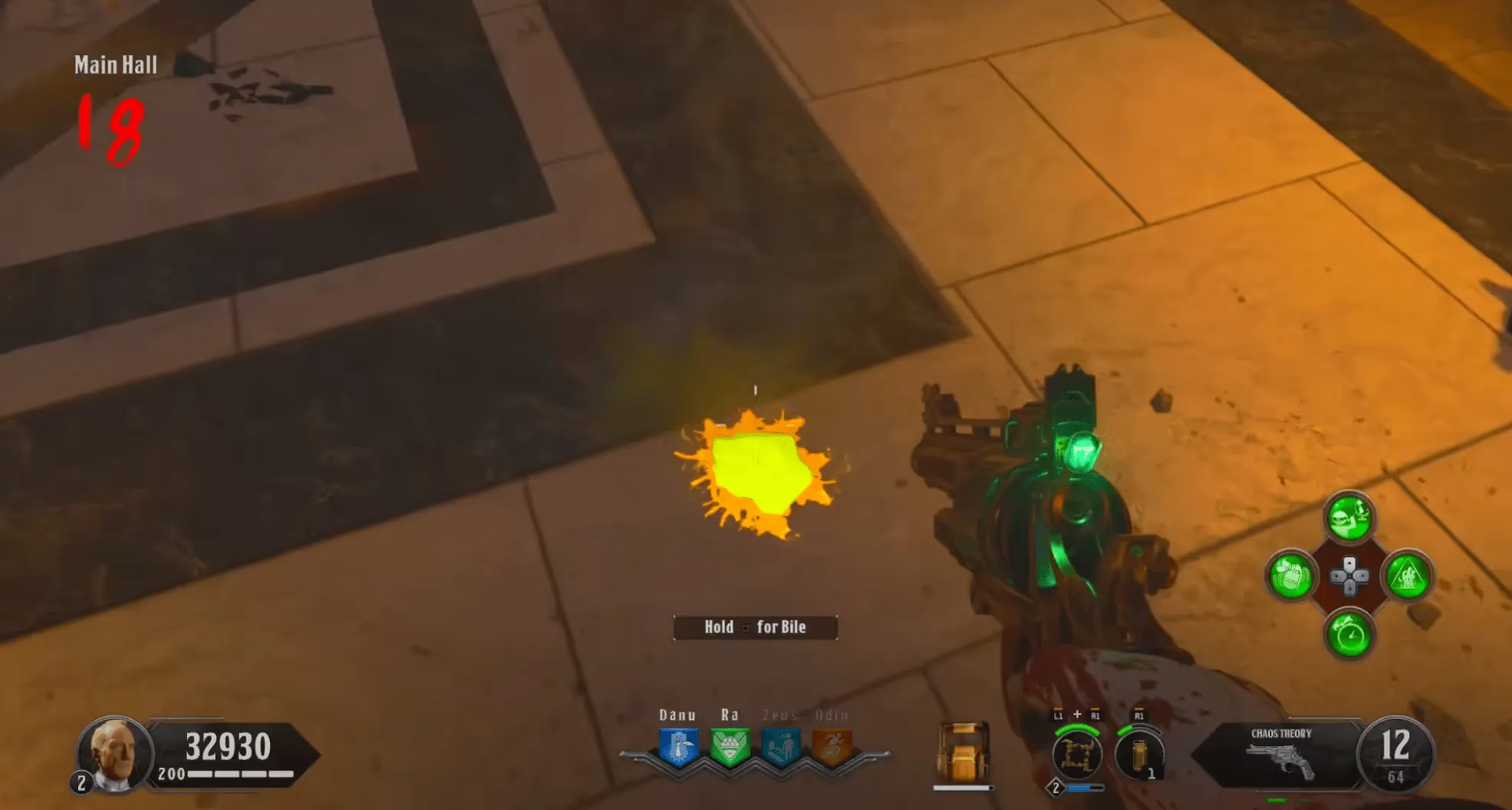Screen dimensions: 1512x810
Task: Select the grenade equipment slot
Action: tap(1140, 754)
